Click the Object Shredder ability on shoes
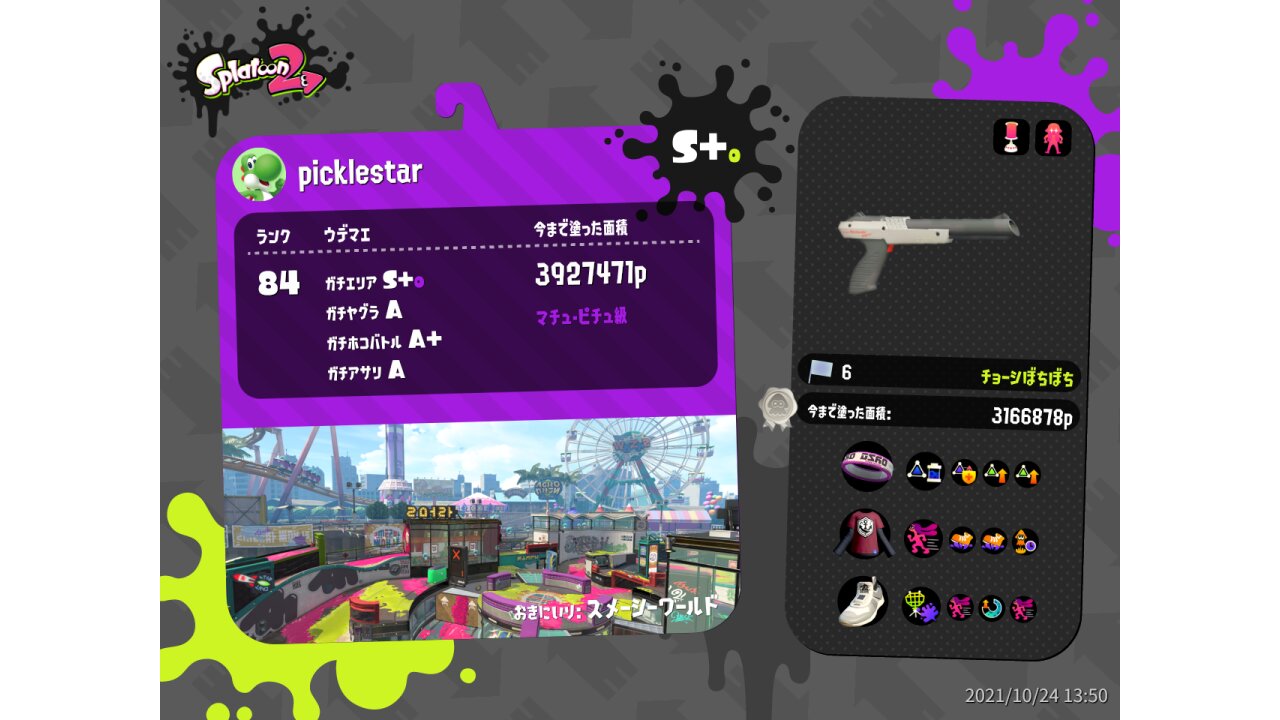1280x720 pixels. pyautogui.click(x=920, y=606)
